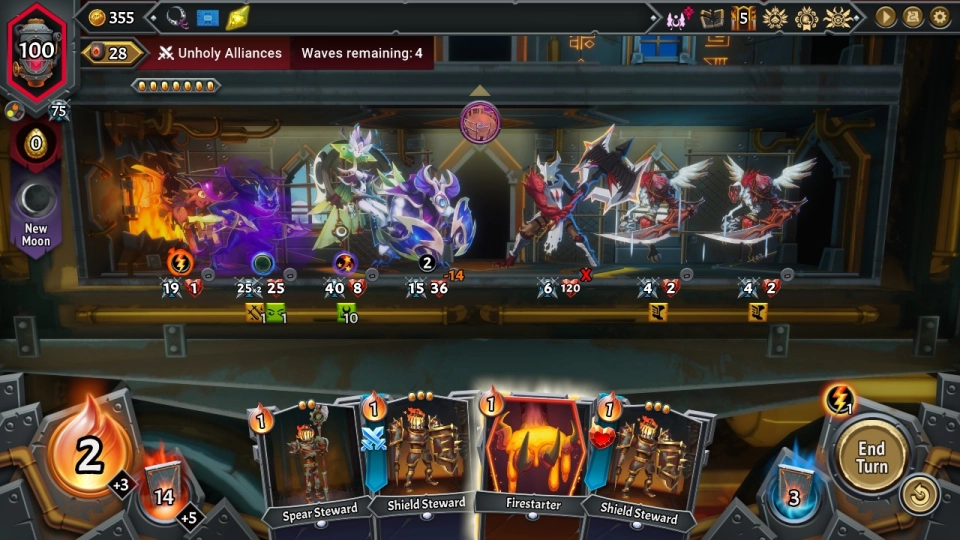Click the play speed arrow button
The width and height of the screenshot is (960, 540).
(x=886, y=17)
